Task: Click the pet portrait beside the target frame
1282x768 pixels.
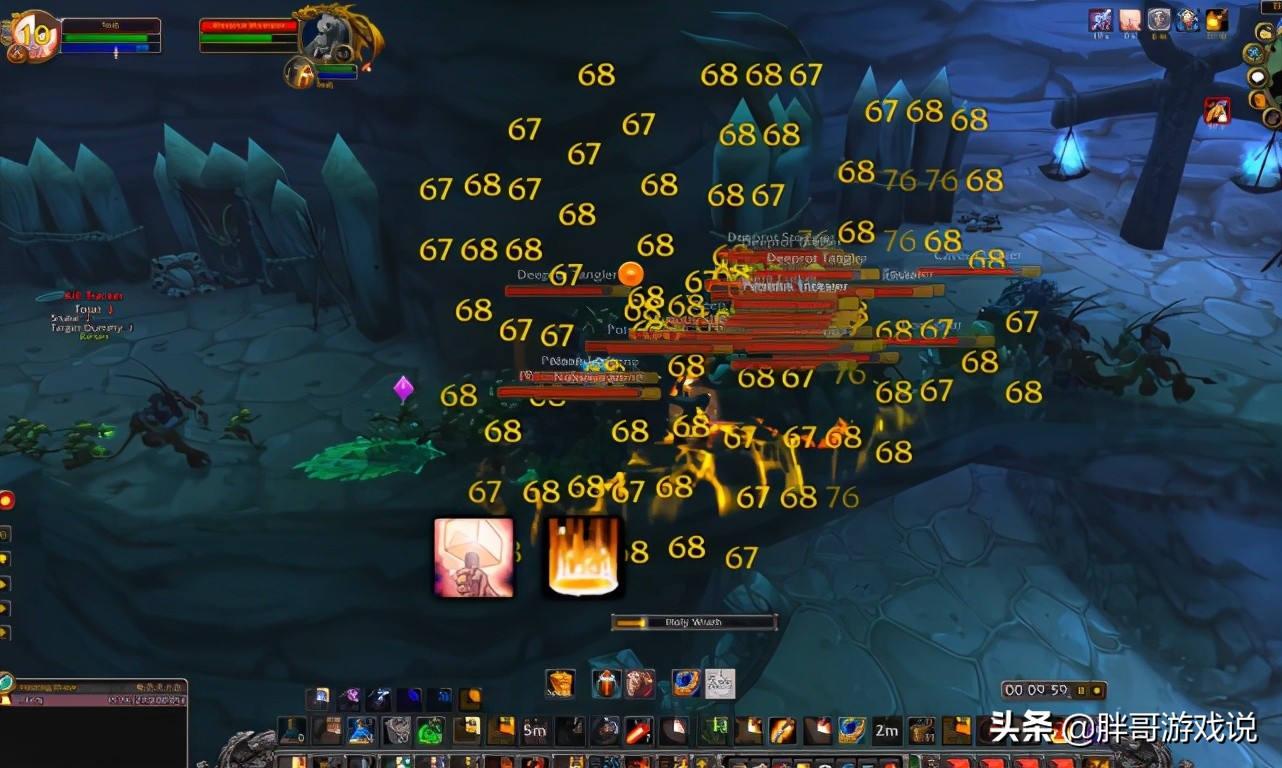Action: pos(300,73)
